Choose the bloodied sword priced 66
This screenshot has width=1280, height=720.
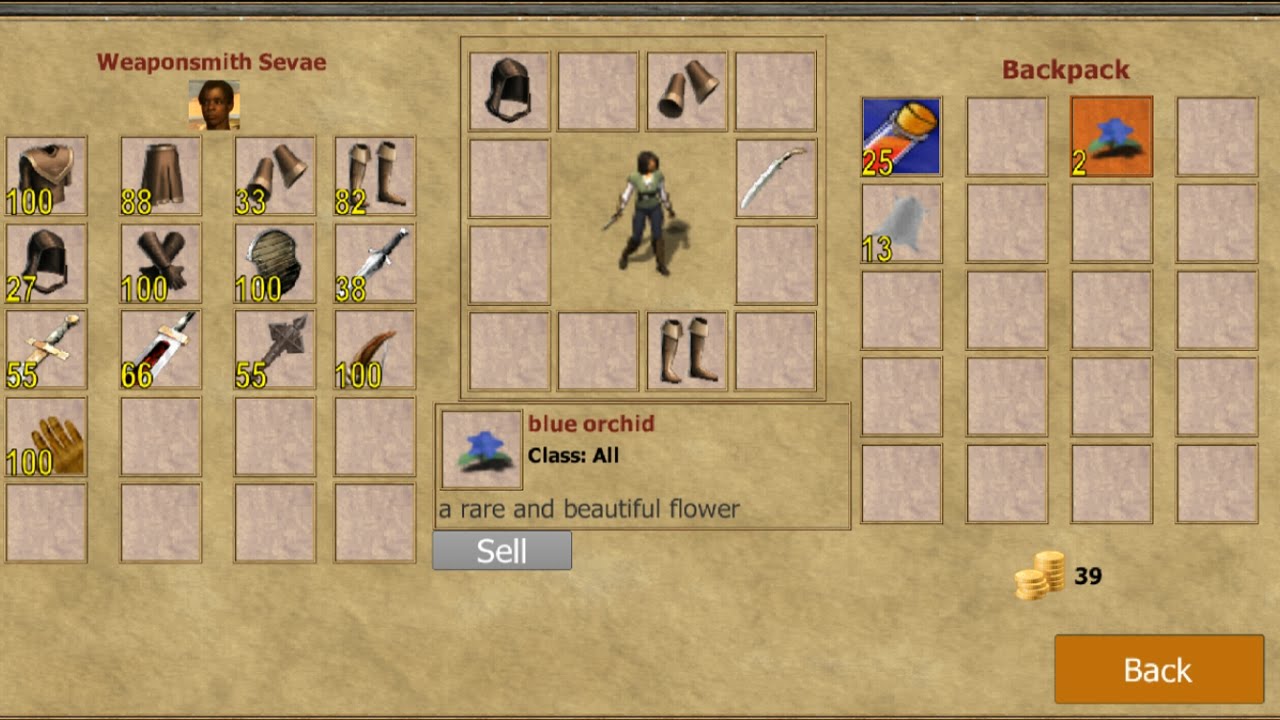tap(161, 349)
